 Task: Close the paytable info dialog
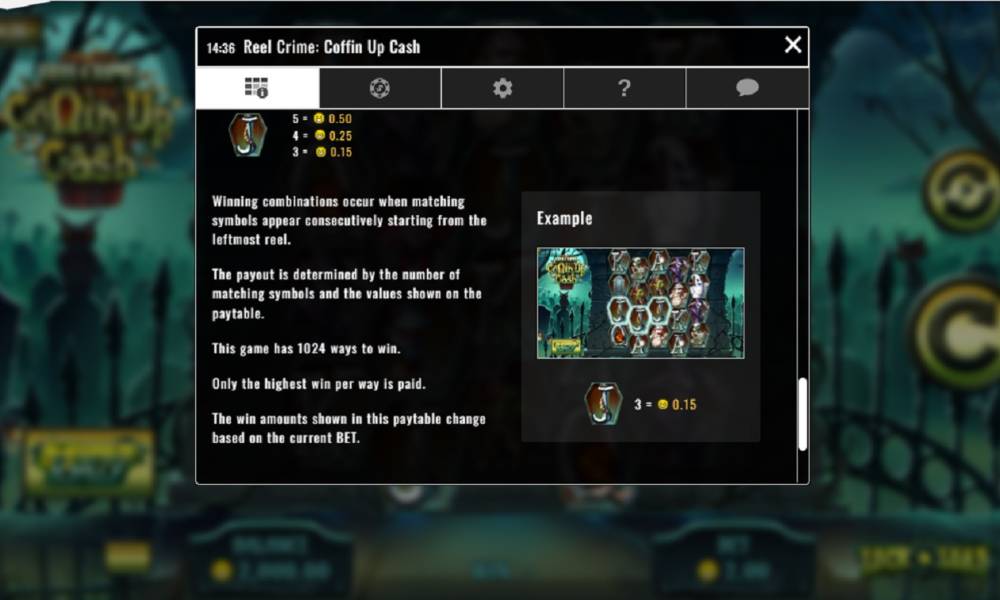click(792, 45)
